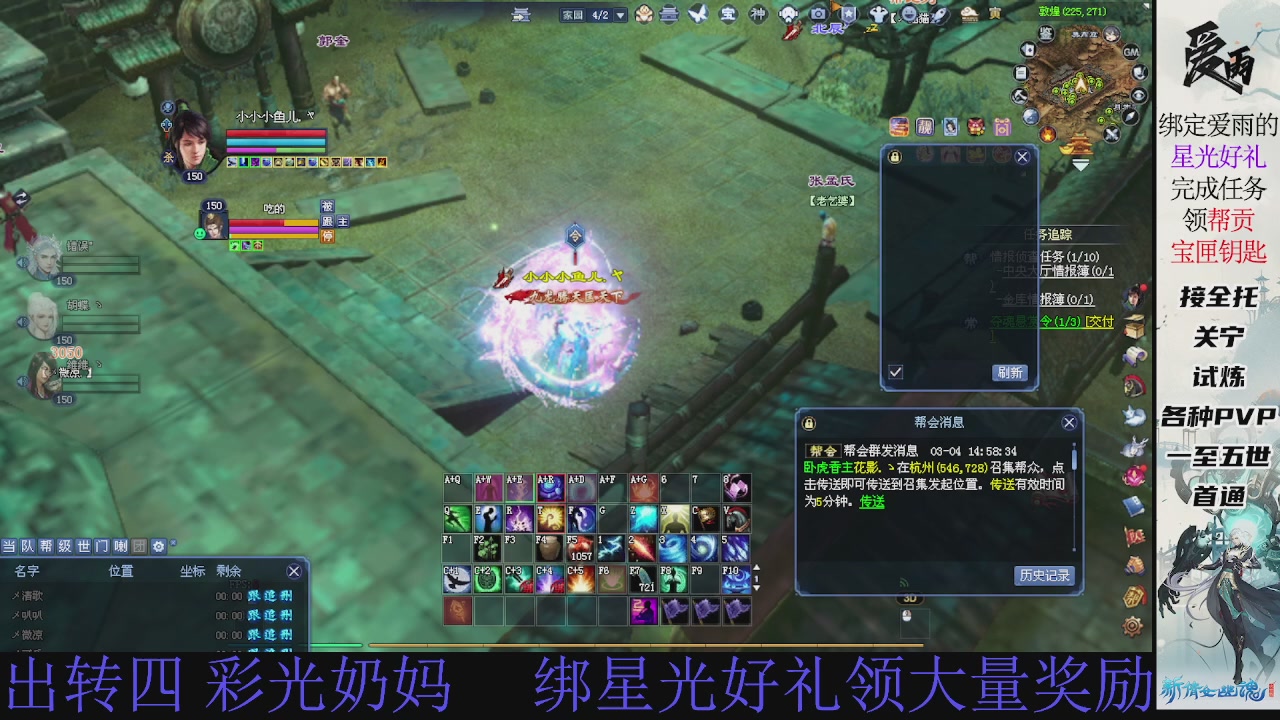Click the 宝 treasure icon in top toolbar
Screen dimensions: 1280x720
pos(728,14)
